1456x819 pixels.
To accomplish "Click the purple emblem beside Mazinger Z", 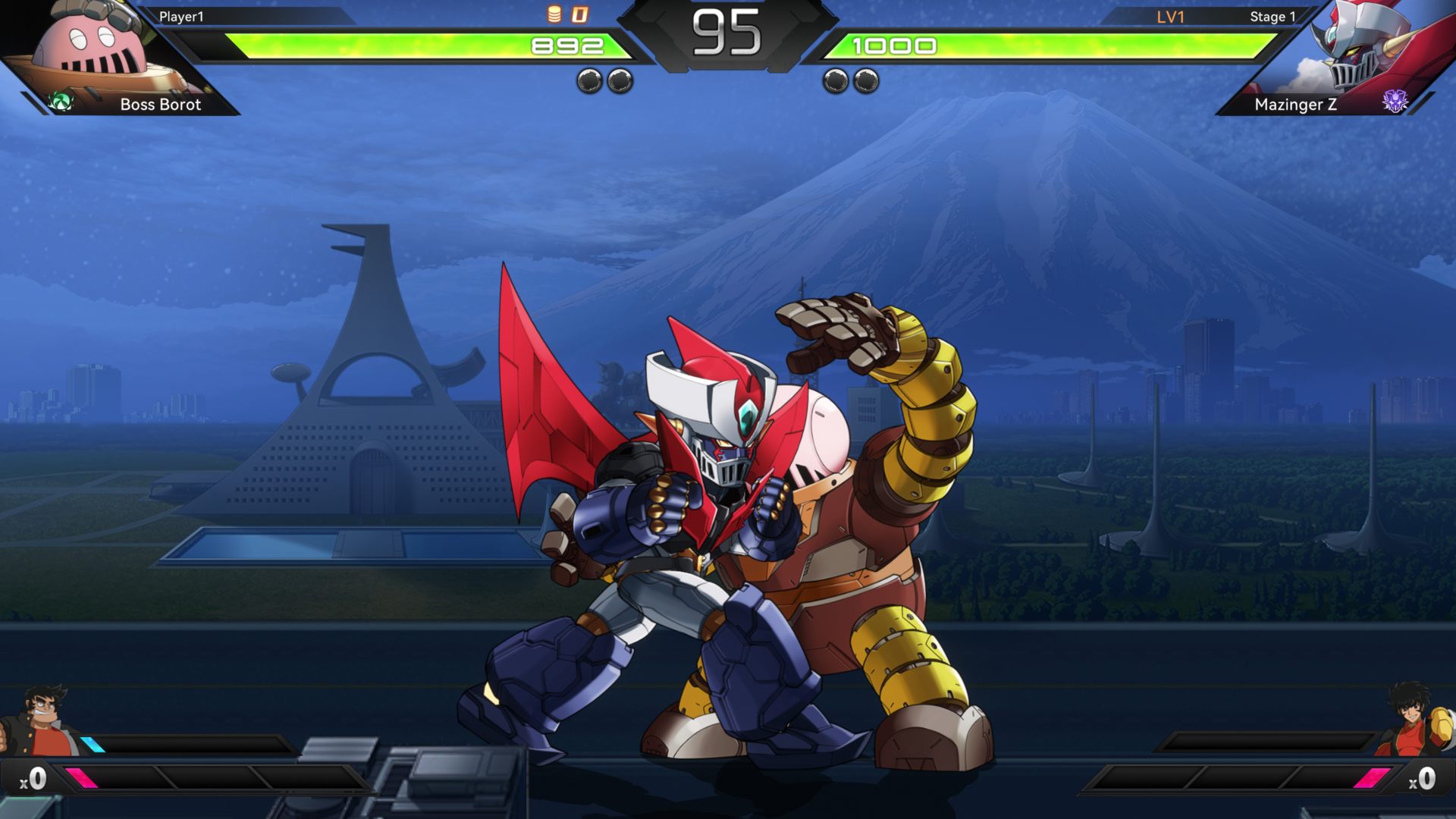I will point(1395,101).
